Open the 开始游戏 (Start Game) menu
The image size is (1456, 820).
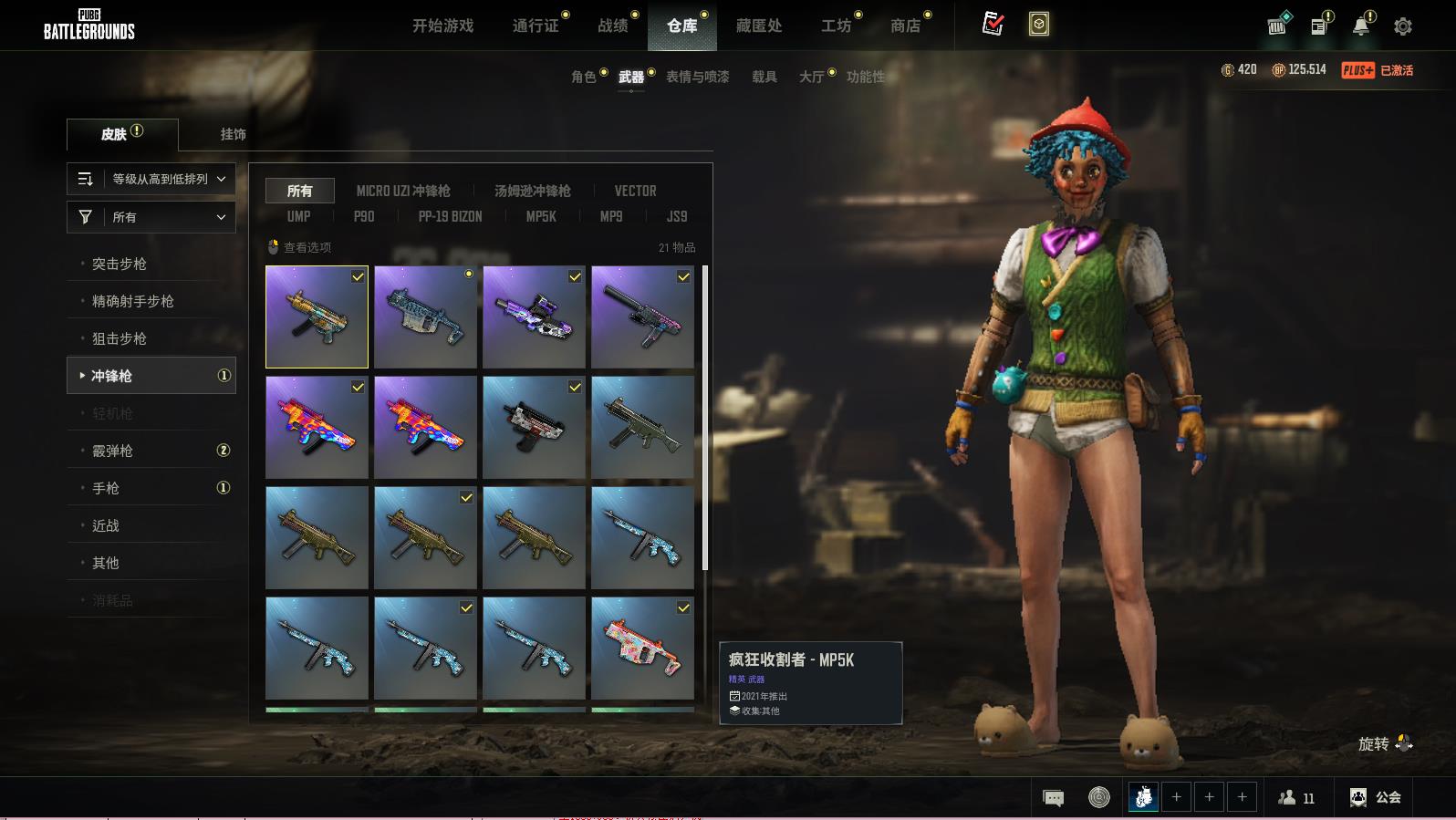442,26
